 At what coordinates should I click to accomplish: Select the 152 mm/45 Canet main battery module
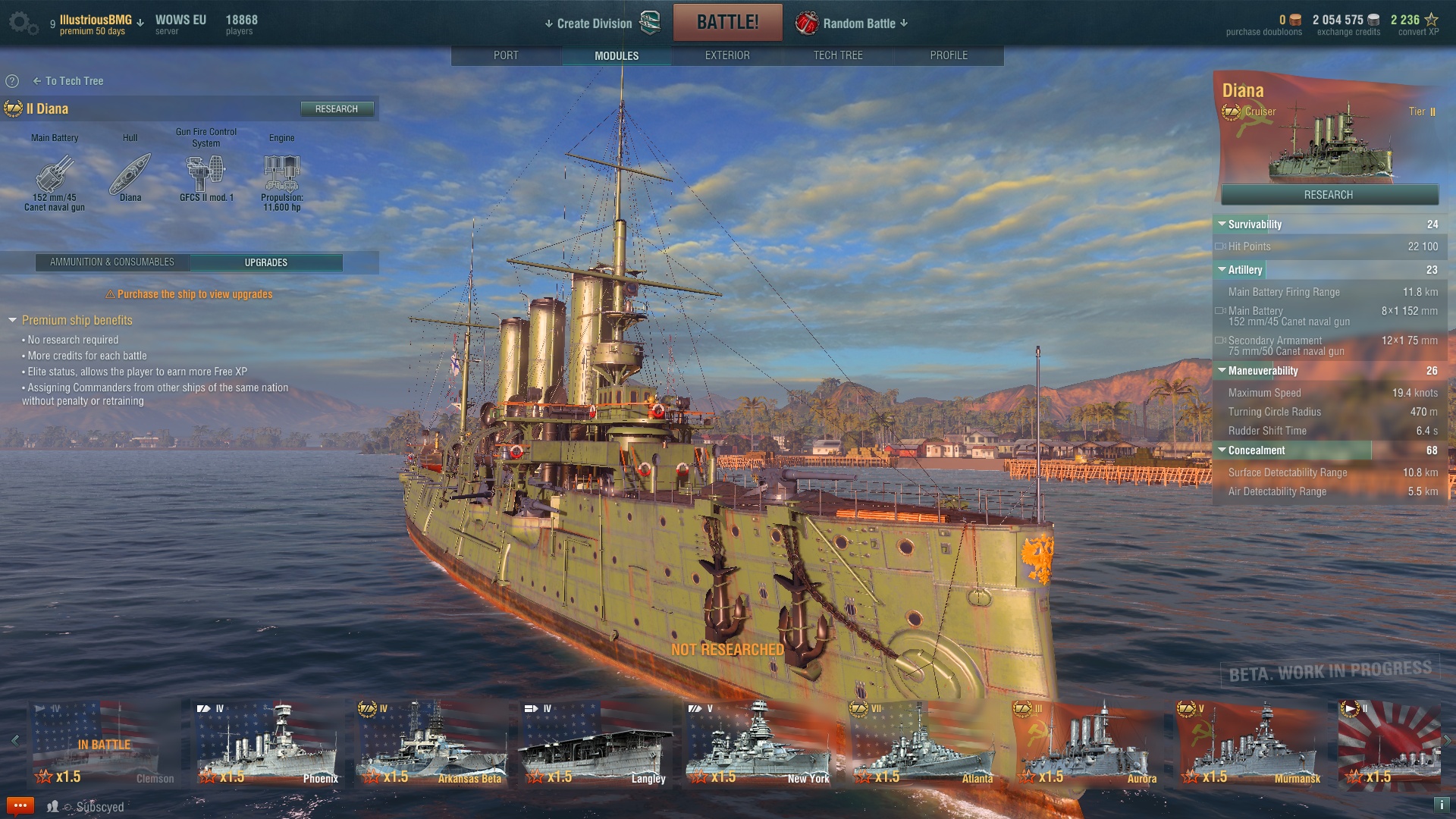coord(55,176)
